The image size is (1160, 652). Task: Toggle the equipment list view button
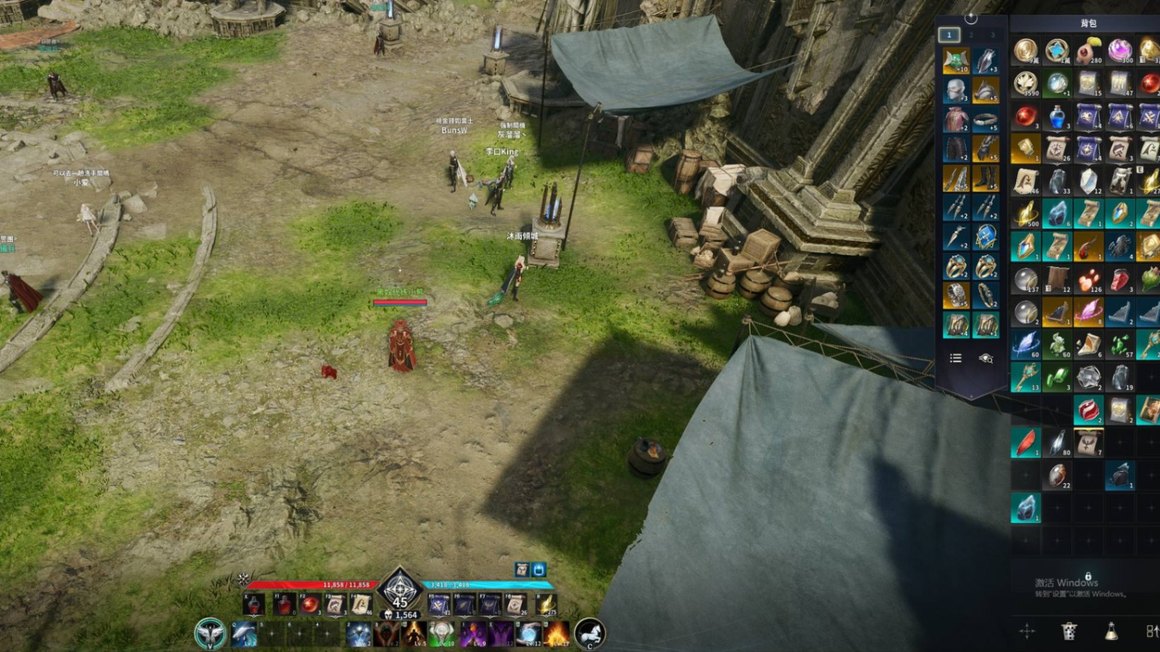pyautogui.click(x=956, y=358)
